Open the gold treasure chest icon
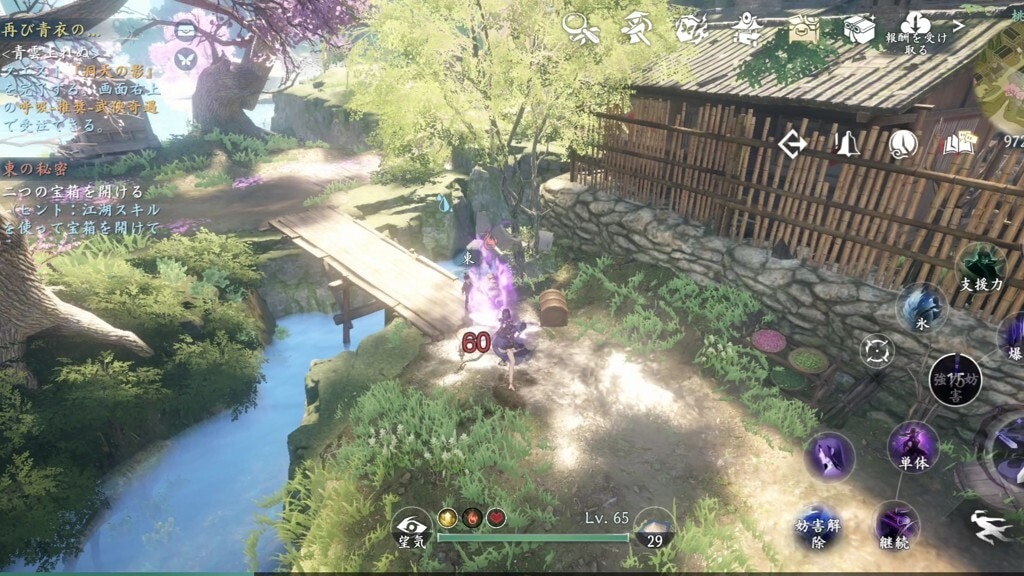Screen dimensions: 1024x576 tap(802, 28)
